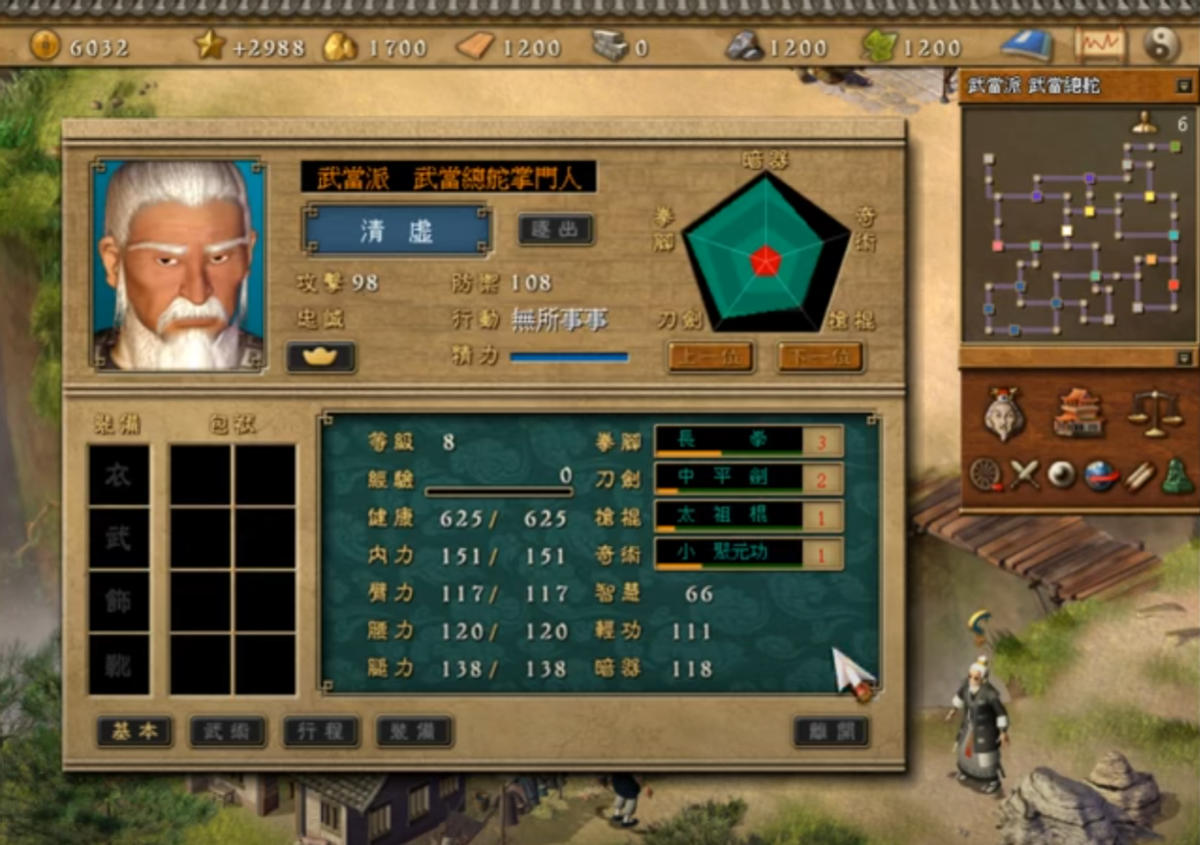Image resolution: width=1200 pixels, height=845 pixels.
Task: Click the yin-yang icon
Action: 1162,45
